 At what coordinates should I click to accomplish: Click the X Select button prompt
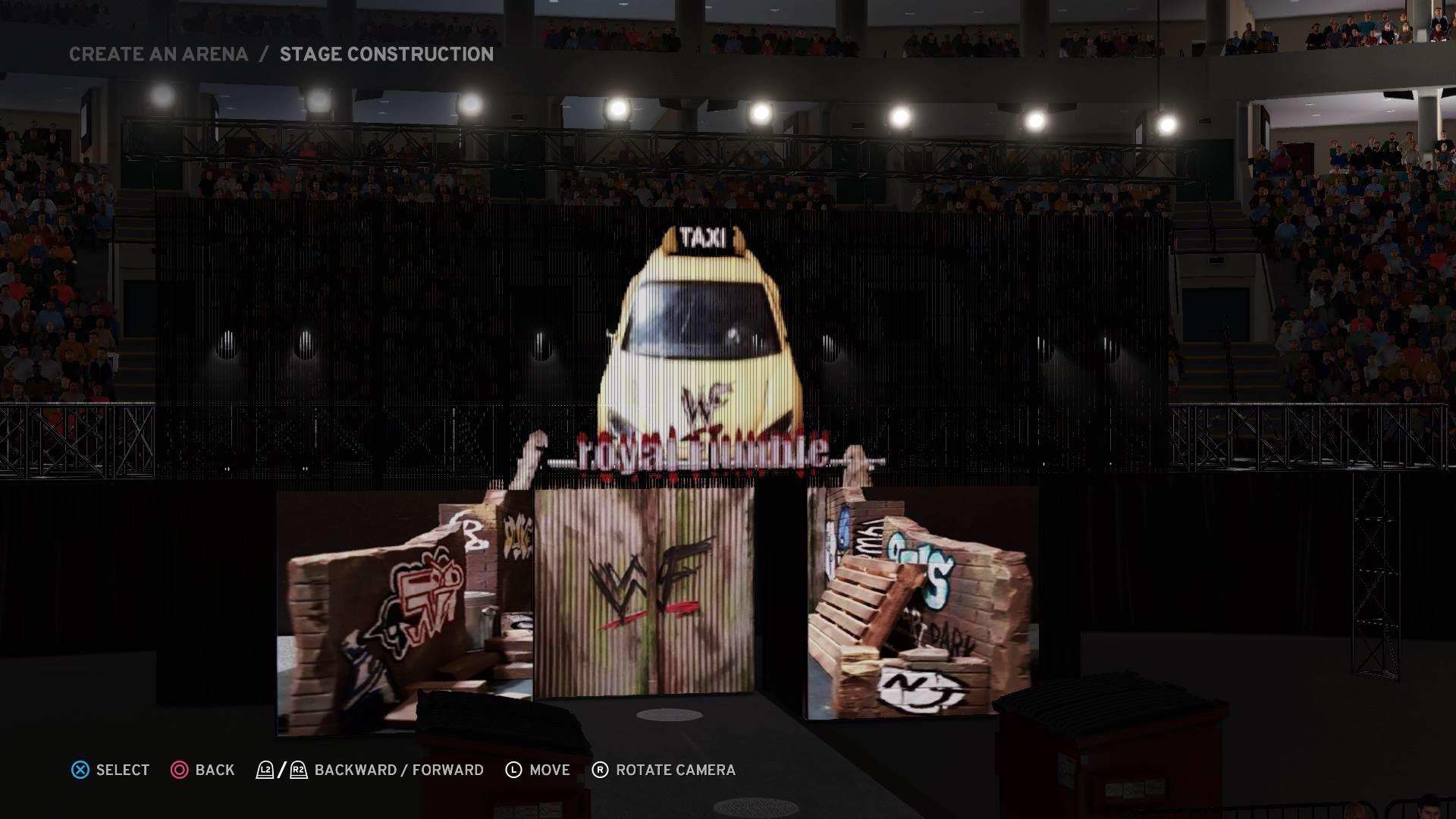[78, 770]
